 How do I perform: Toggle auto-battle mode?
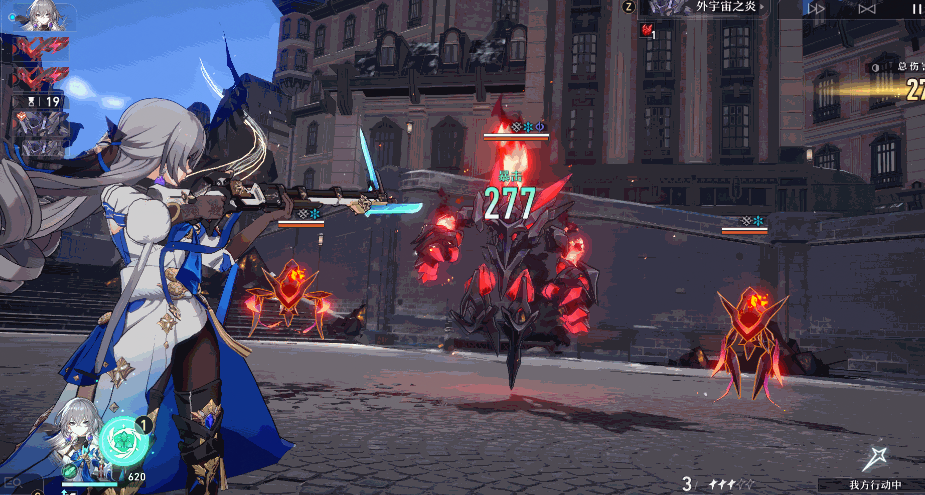867,8
